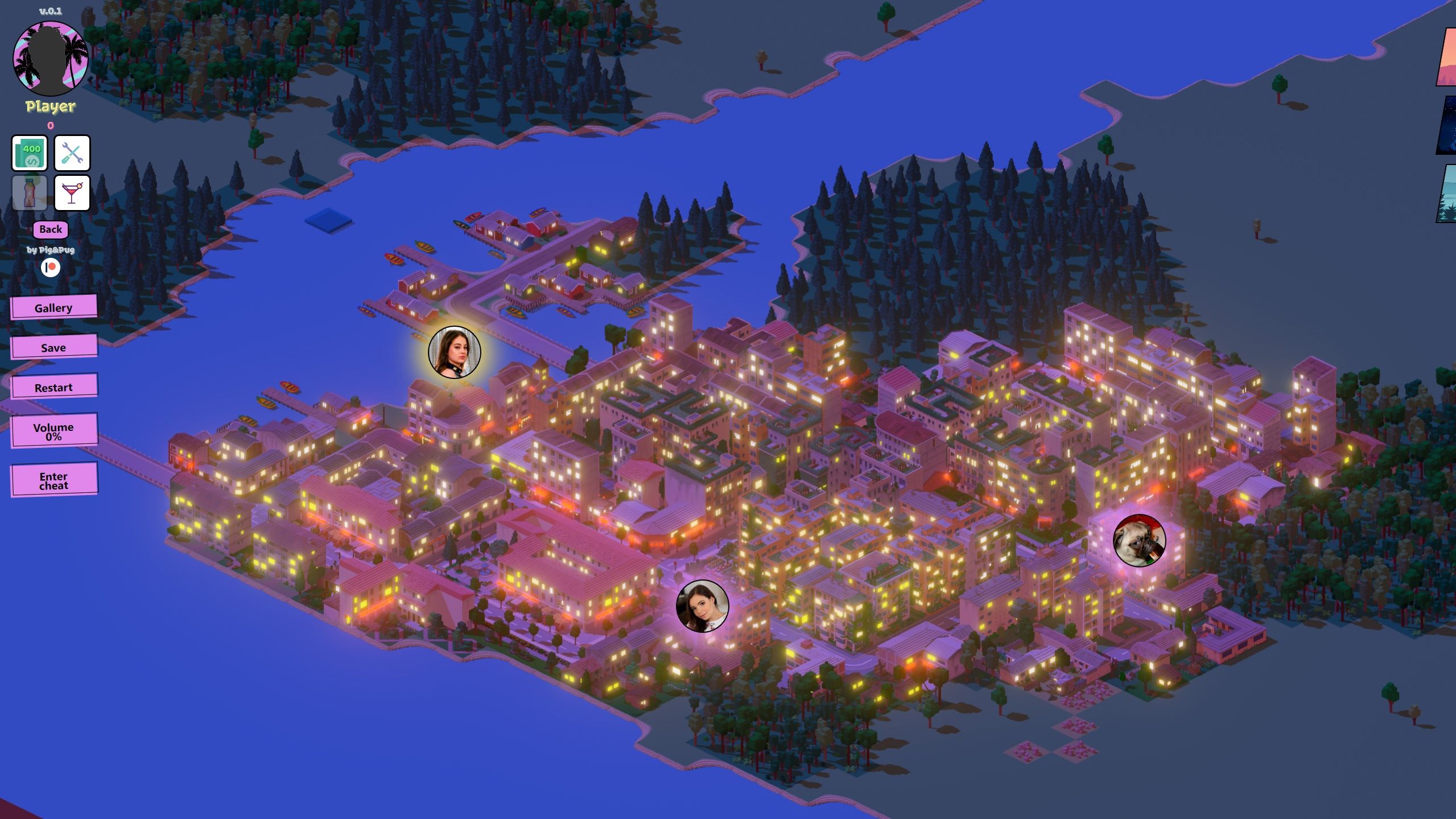
Task: Choose the teal pine forest thumbnail
Action: click(1447, 194)
